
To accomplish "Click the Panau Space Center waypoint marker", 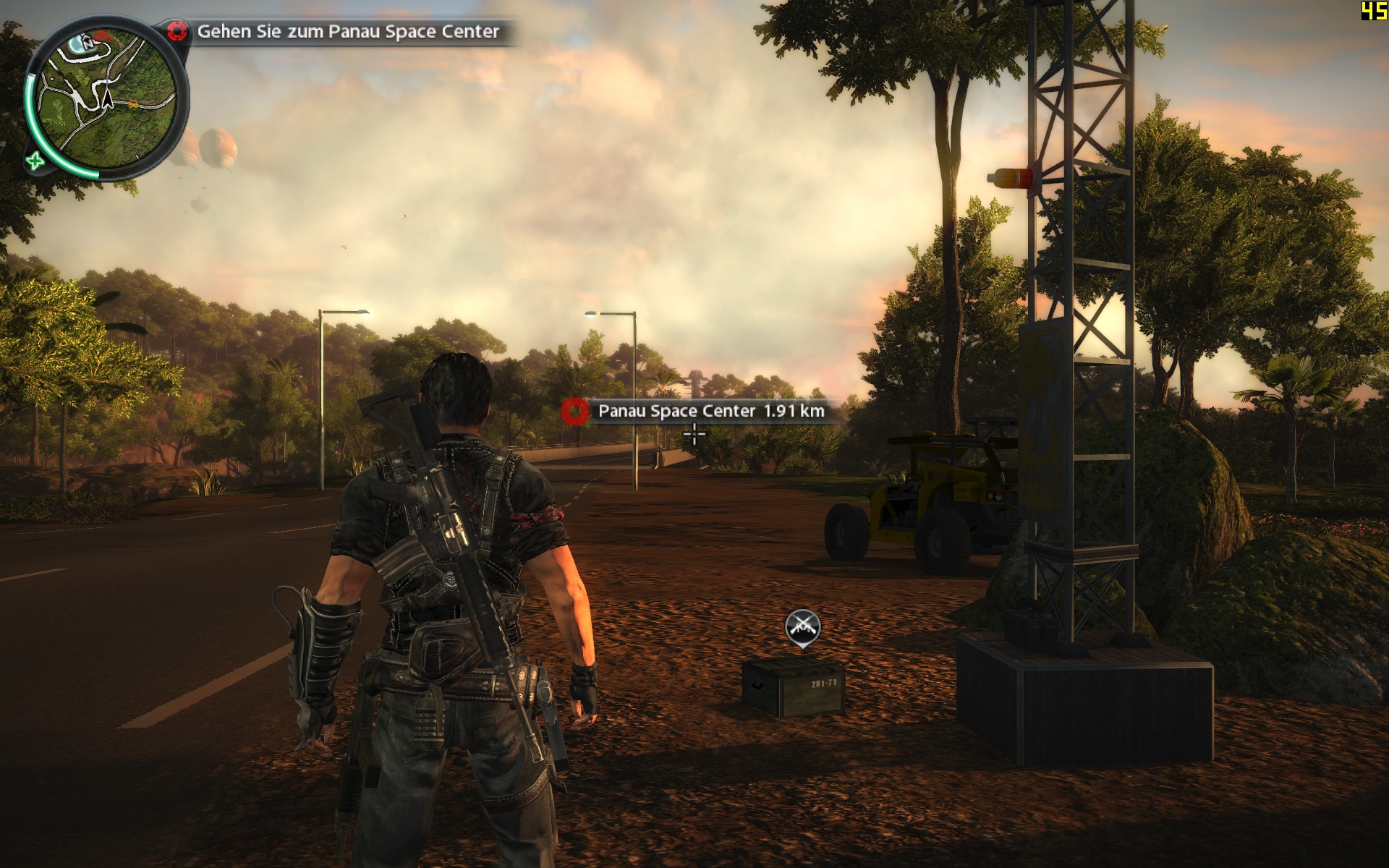I will [x=575, y=411].
